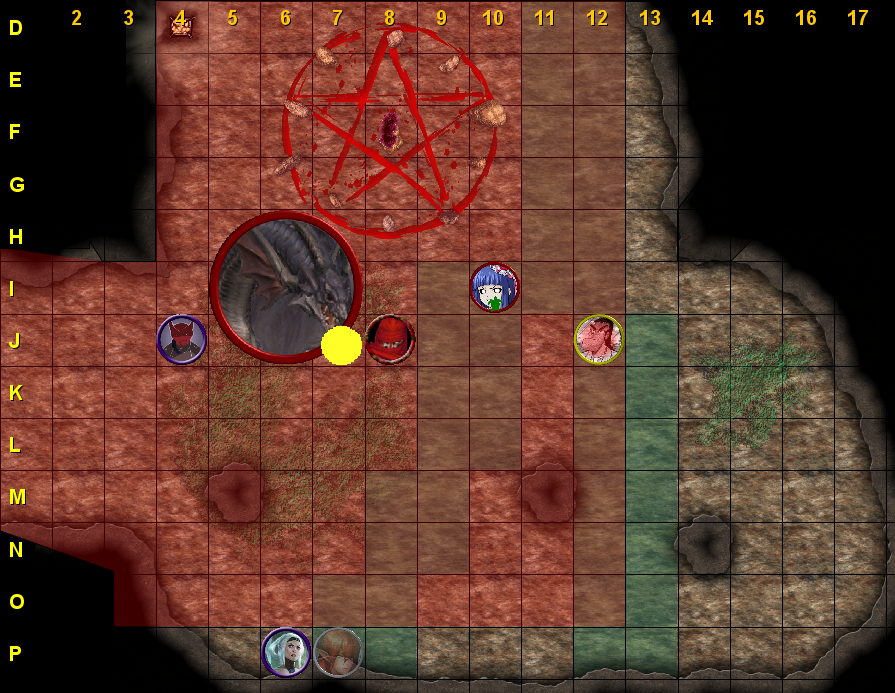Select the white-haired elf woman token

pos(286,652)
